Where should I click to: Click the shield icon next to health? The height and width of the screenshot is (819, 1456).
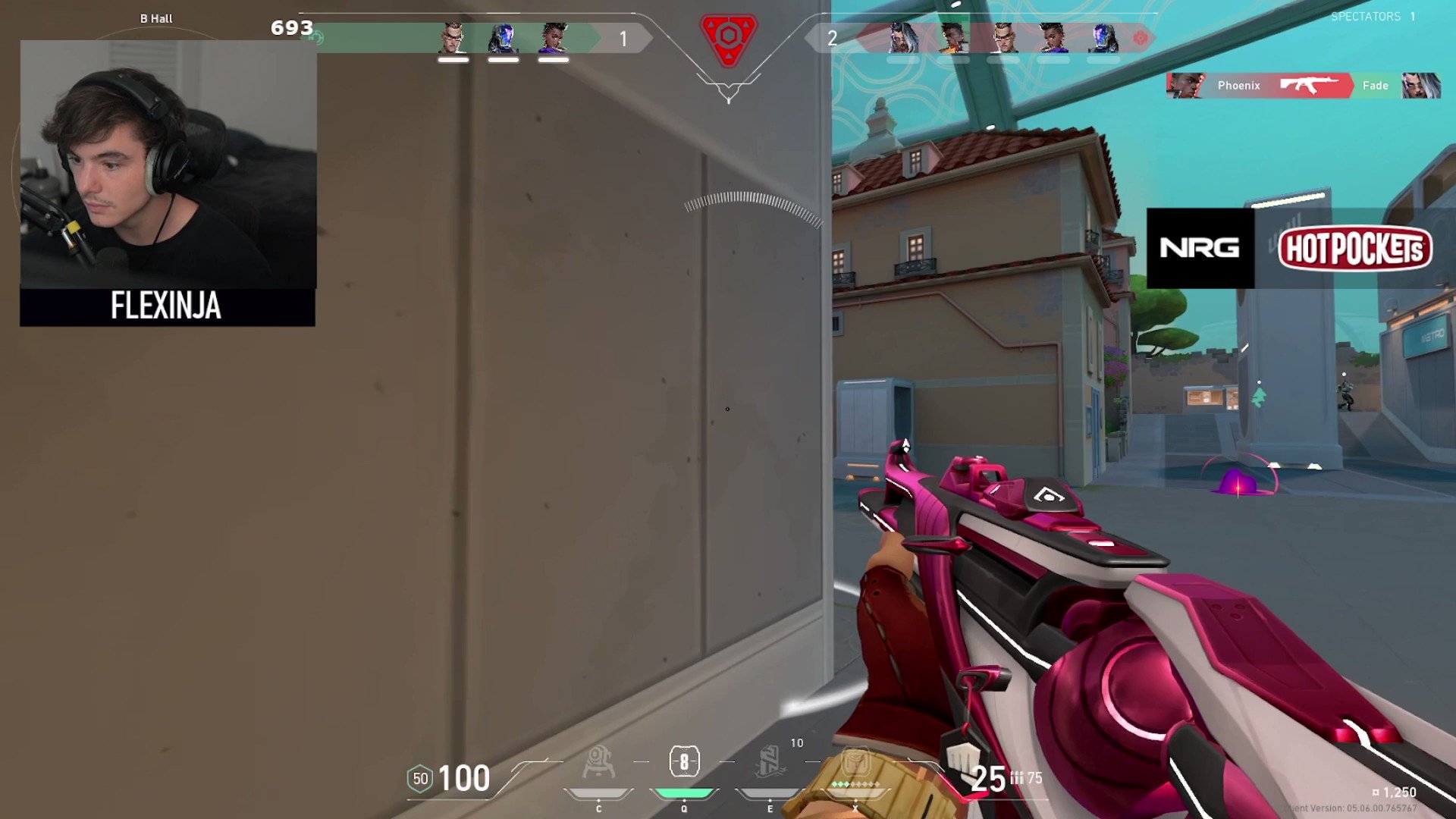(419, 778)
